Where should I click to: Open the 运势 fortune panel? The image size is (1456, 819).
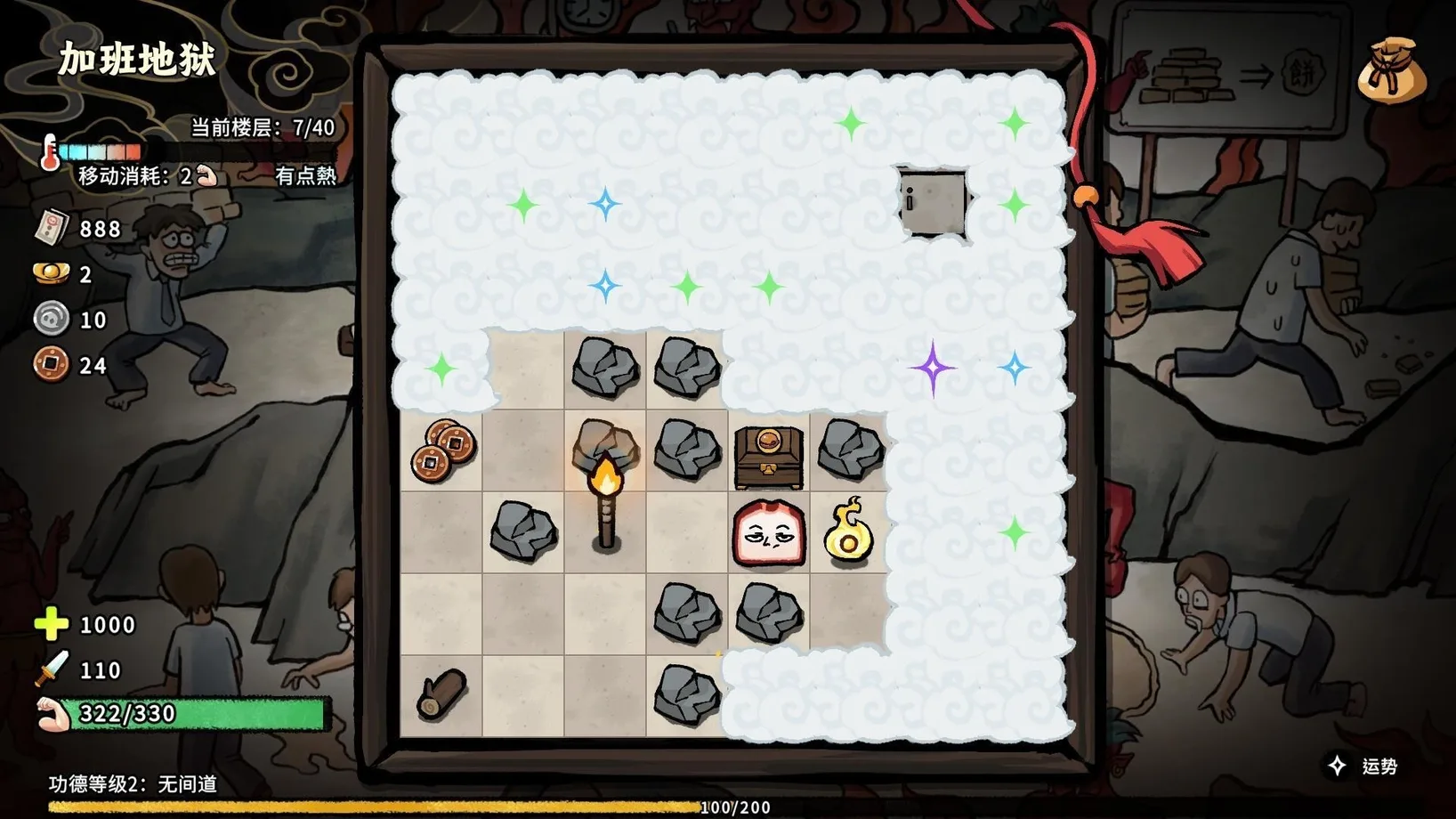point(1365,766)
